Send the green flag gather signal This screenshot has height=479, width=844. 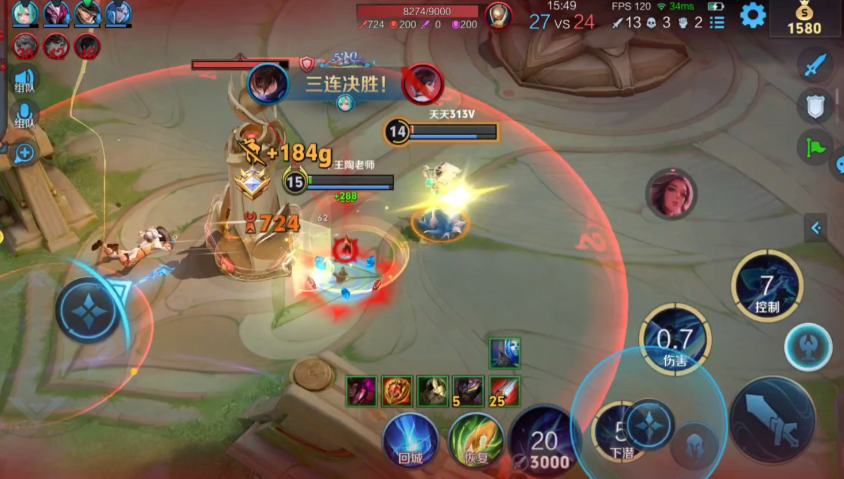point(816,148)
